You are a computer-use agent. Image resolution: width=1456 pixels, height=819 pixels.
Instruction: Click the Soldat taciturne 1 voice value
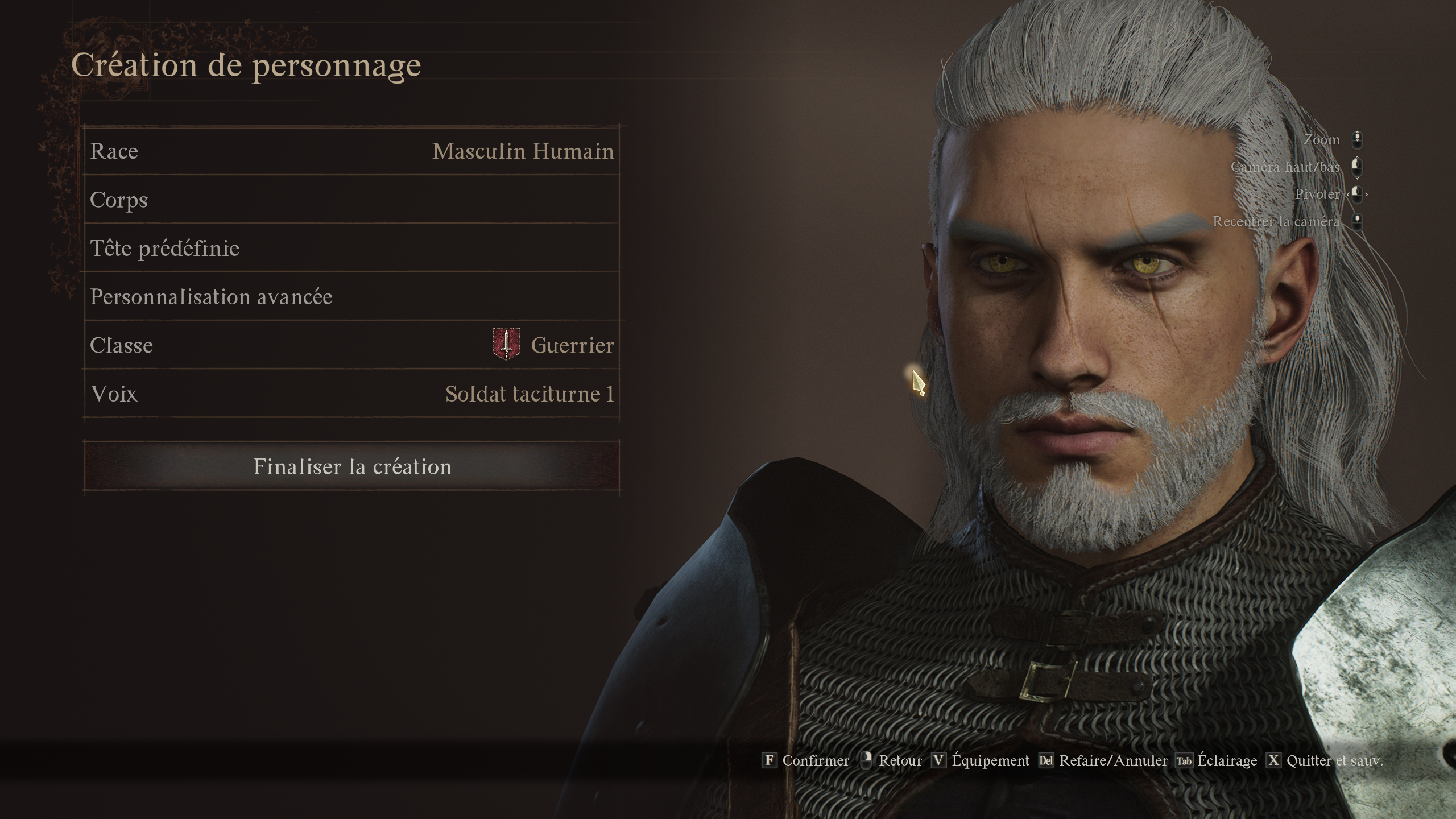pyautogui.click(x=529, y=392)
